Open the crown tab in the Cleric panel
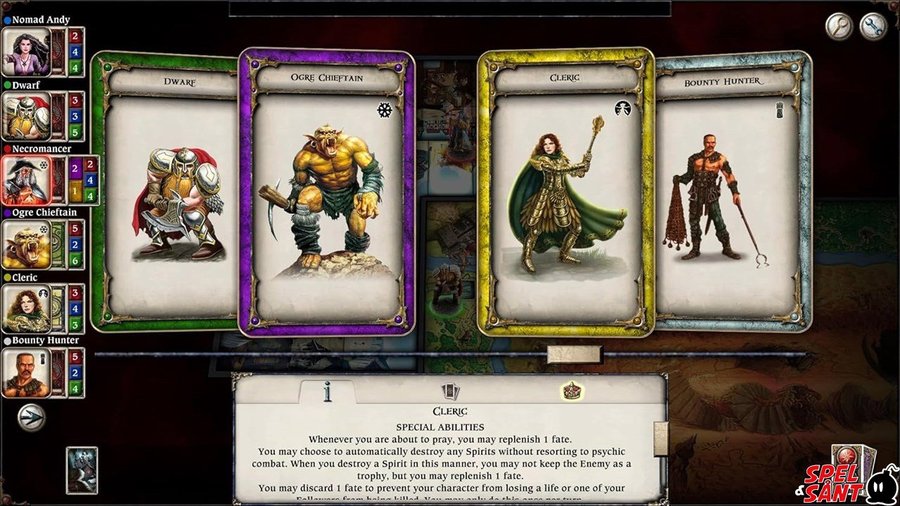Viewport: 900px width, 506px height. [x=572, y=391]
